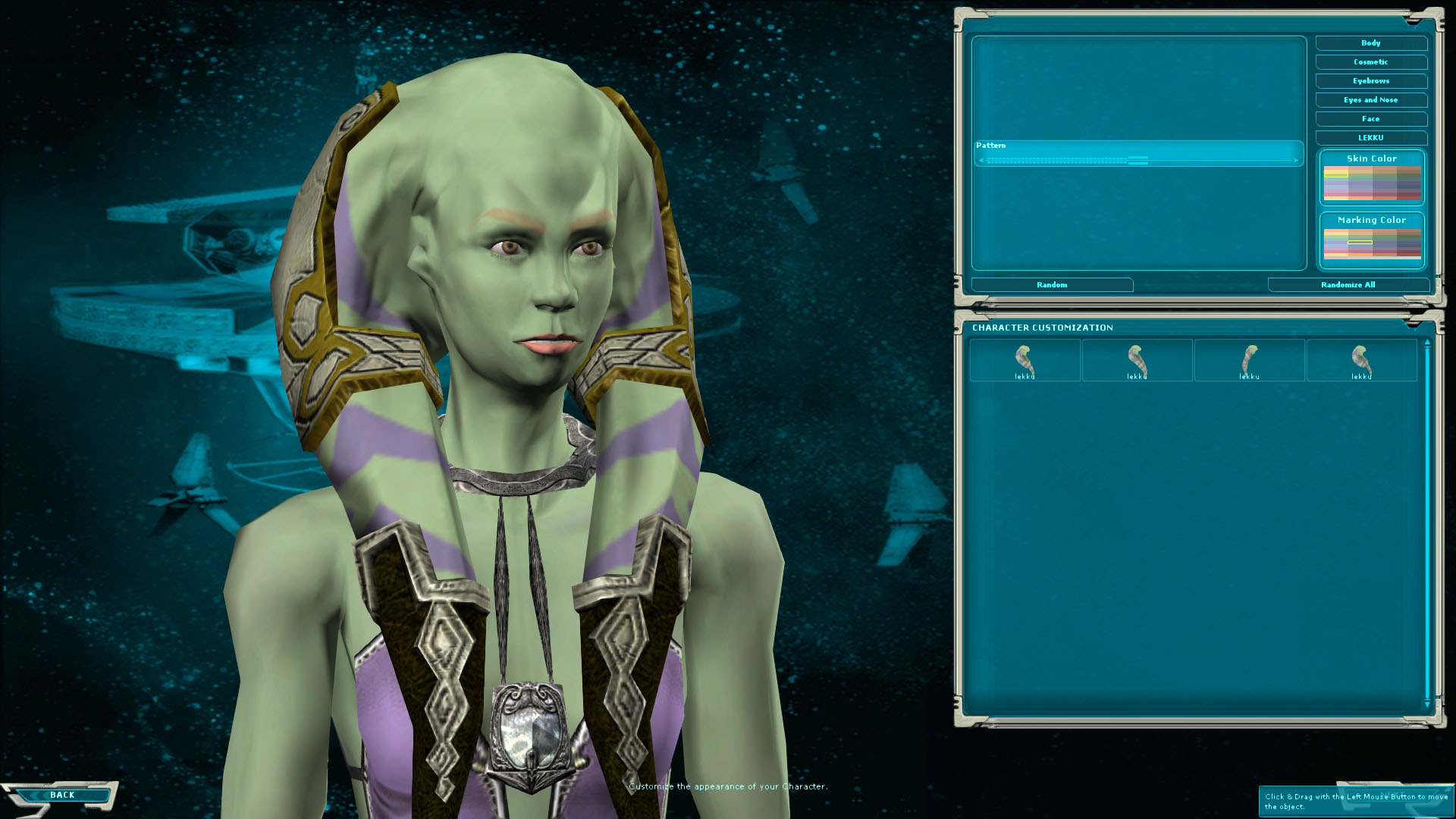
Task: Switch to the Body category
Action: pos(1370,43)
